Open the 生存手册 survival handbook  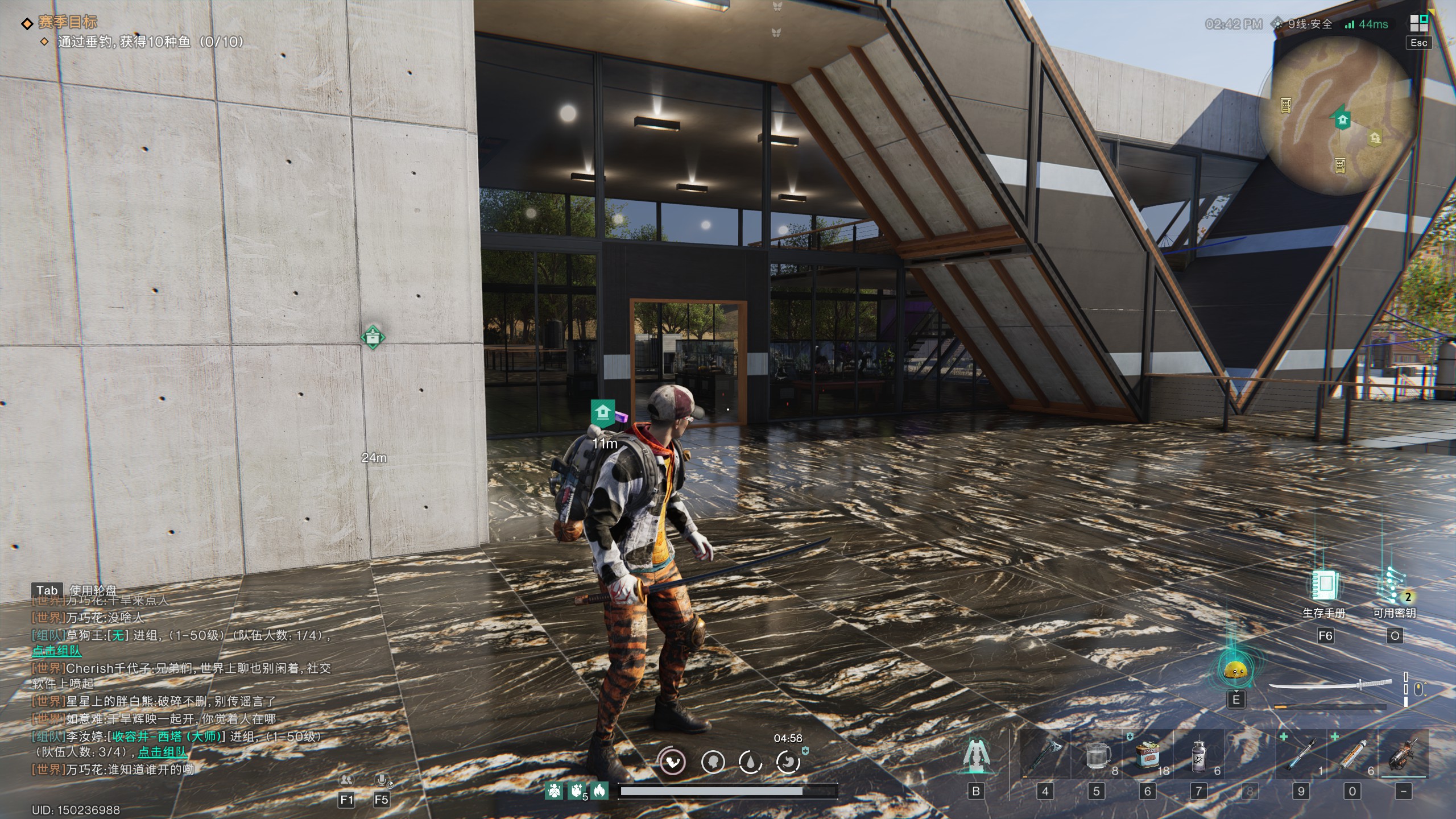(x=1324, y=586)
